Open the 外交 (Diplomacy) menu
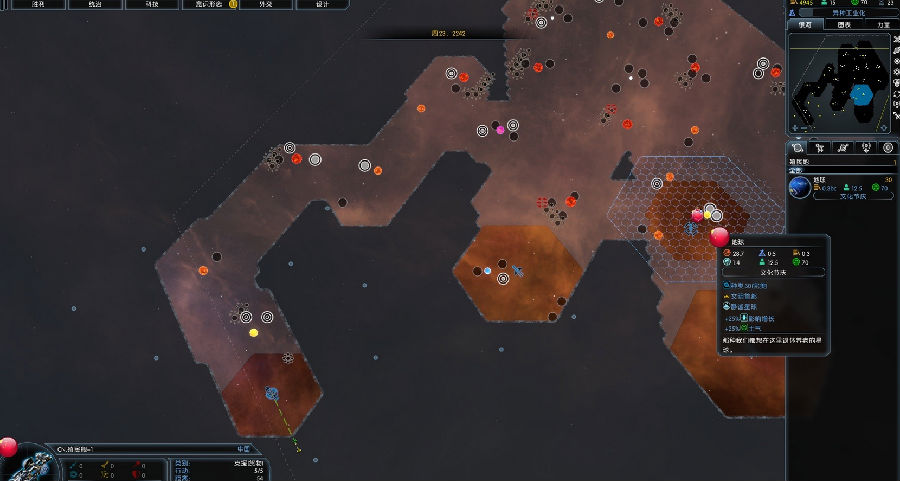The height and width of the screenshot is (481, 900). coord(265,4)
